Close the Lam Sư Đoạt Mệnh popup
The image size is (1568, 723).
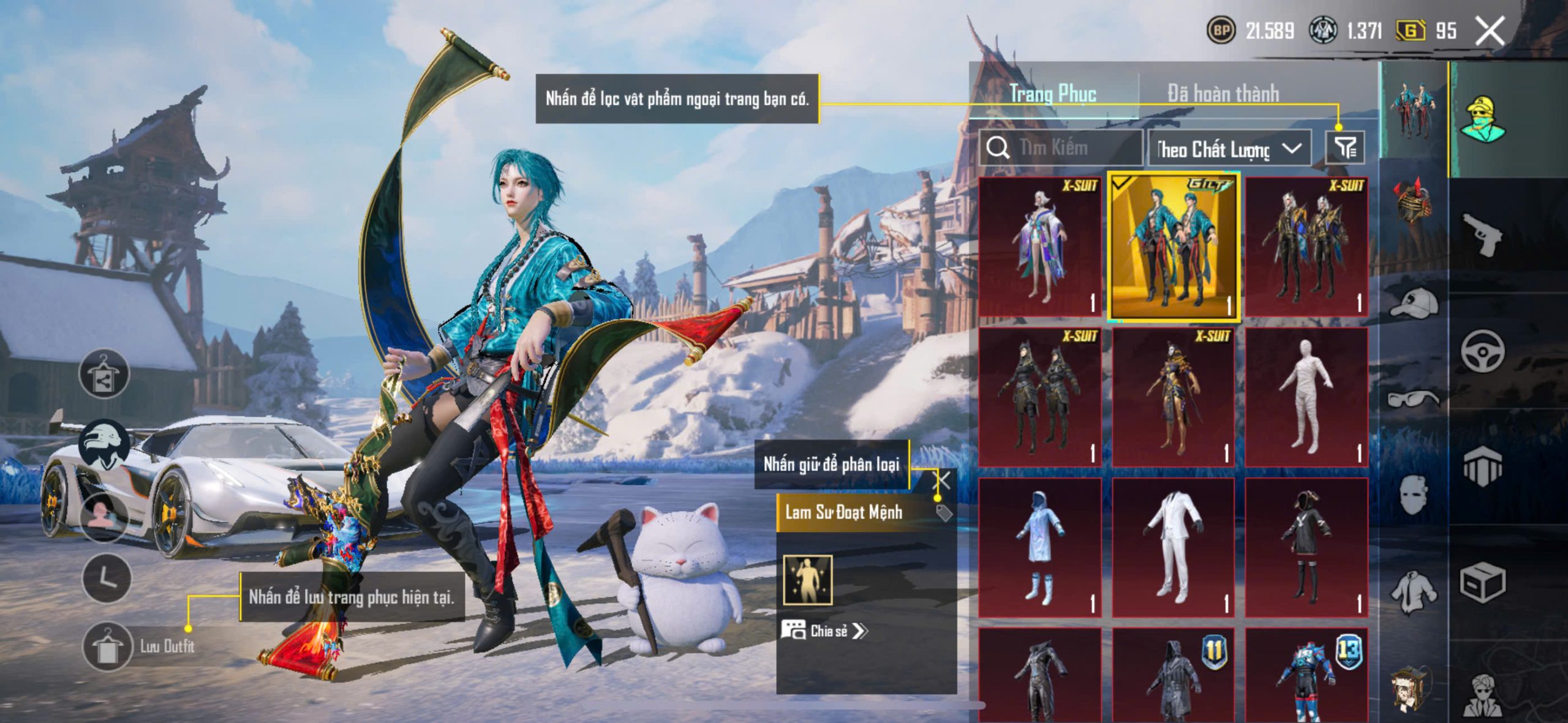[x=942, y=480]
